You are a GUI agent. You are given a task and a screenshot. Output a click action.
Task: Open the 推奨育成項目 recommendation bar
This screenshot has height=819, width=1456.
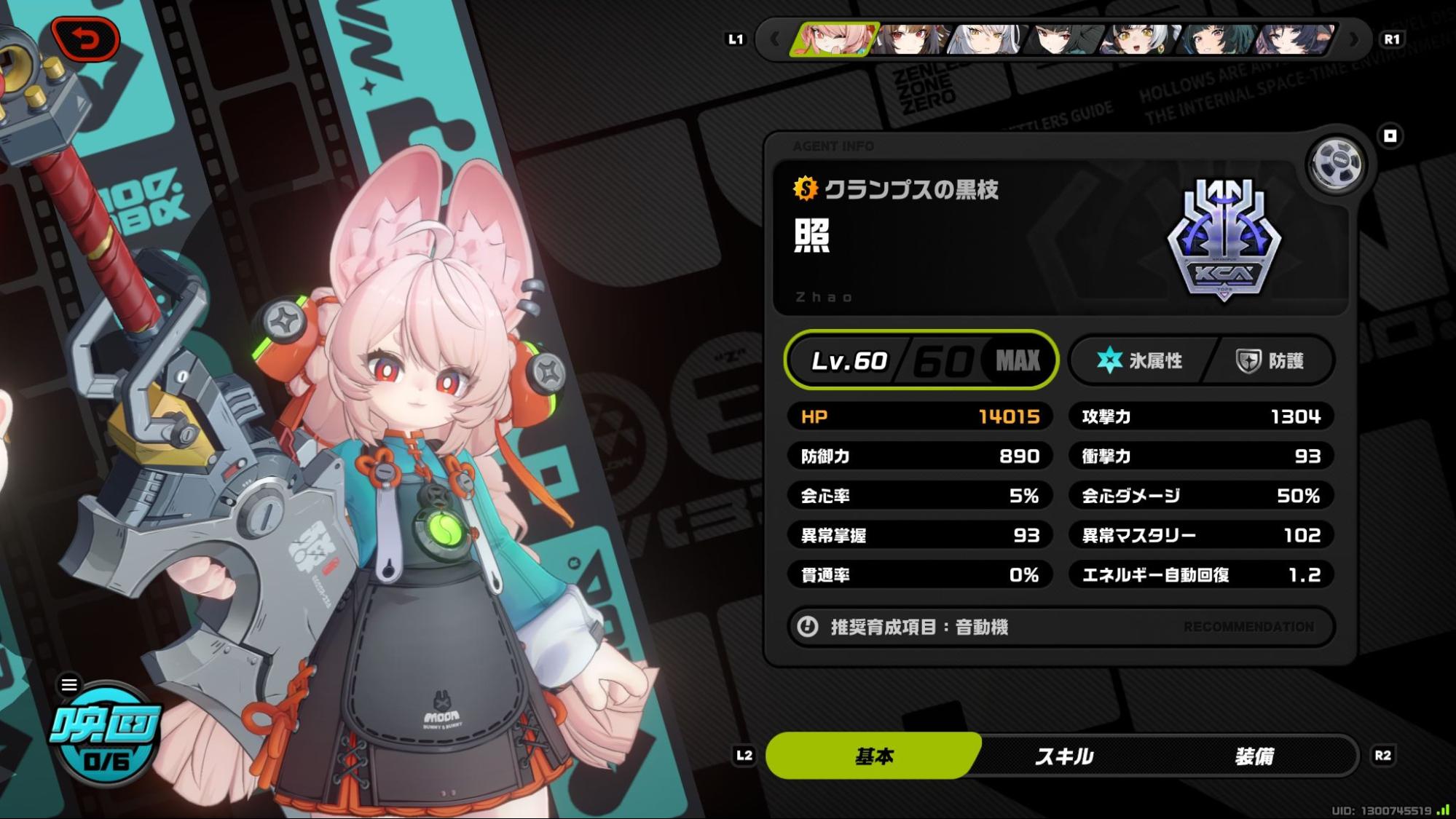click(x=1060, y=627)
